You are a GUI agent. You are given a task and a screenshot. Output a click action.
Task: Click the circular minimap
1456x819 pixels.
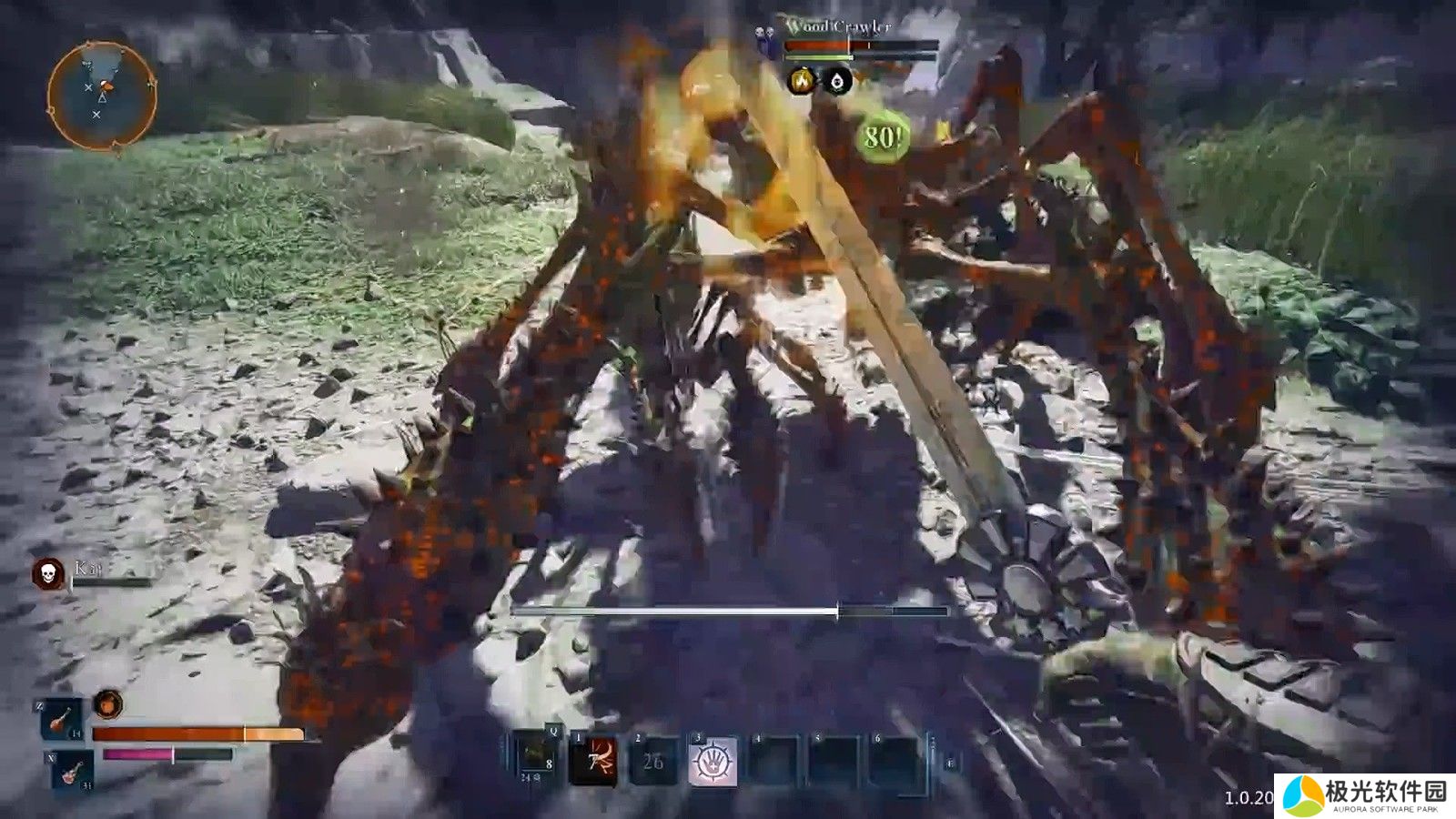tap(100, 96)
